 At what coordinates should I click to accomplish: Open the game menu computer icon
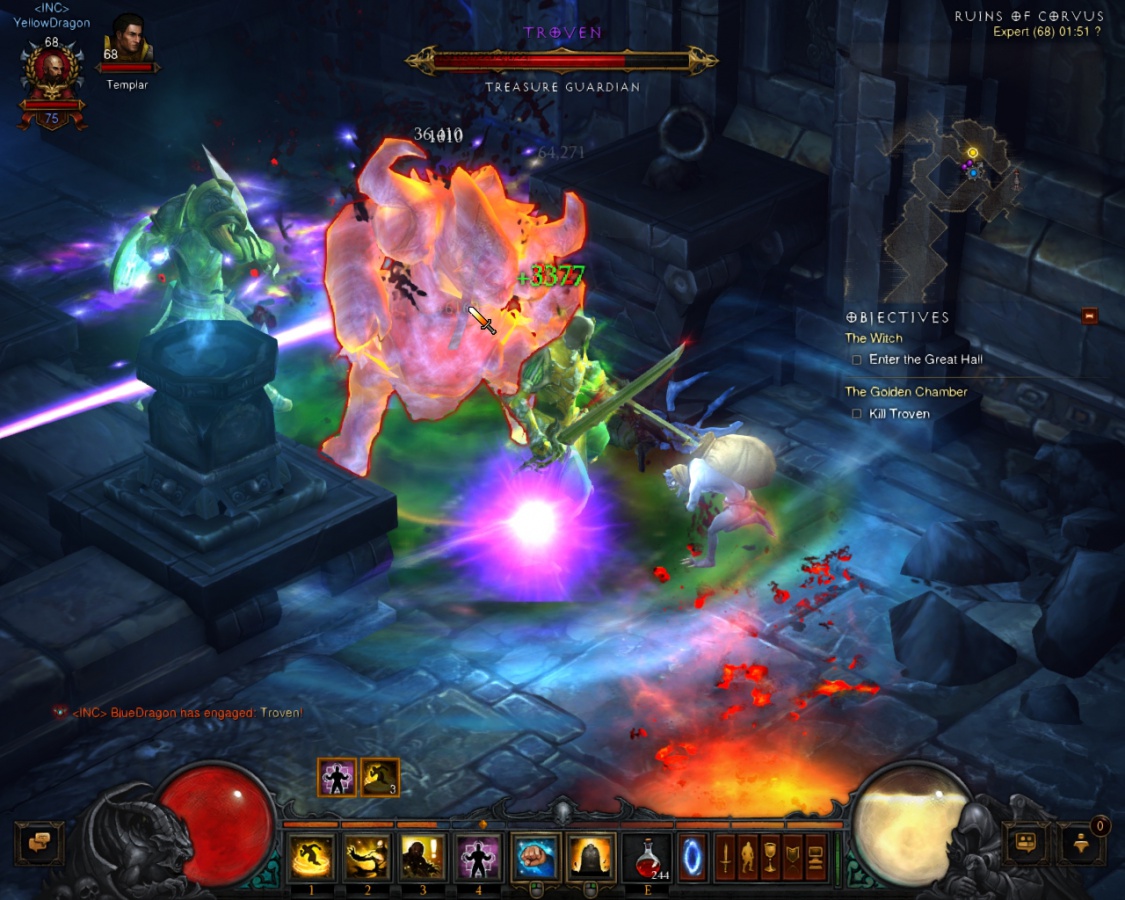point(816,857)
